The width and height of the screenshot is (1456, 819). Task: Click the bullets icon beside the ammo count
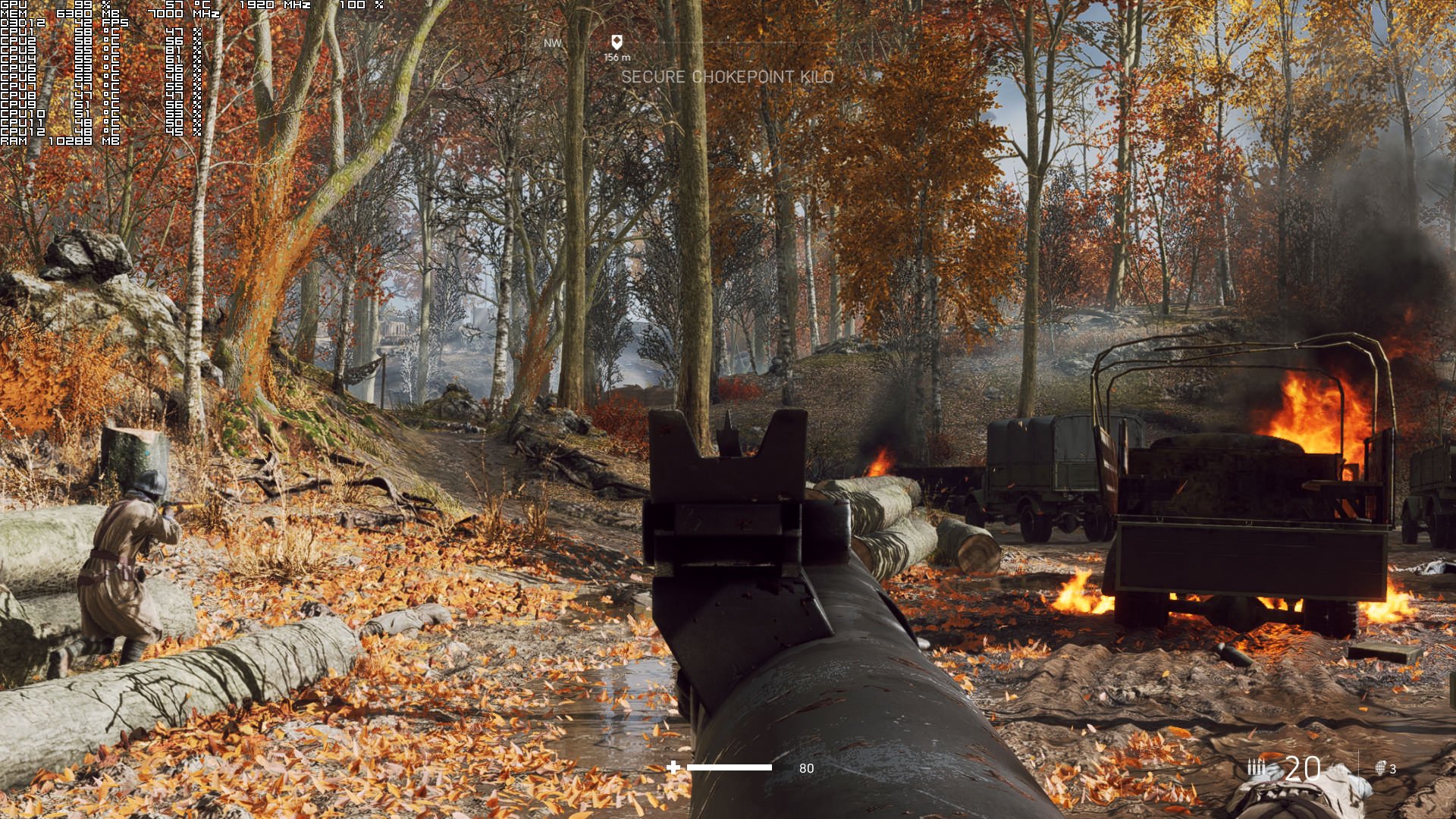click(x=1257, y=767)
